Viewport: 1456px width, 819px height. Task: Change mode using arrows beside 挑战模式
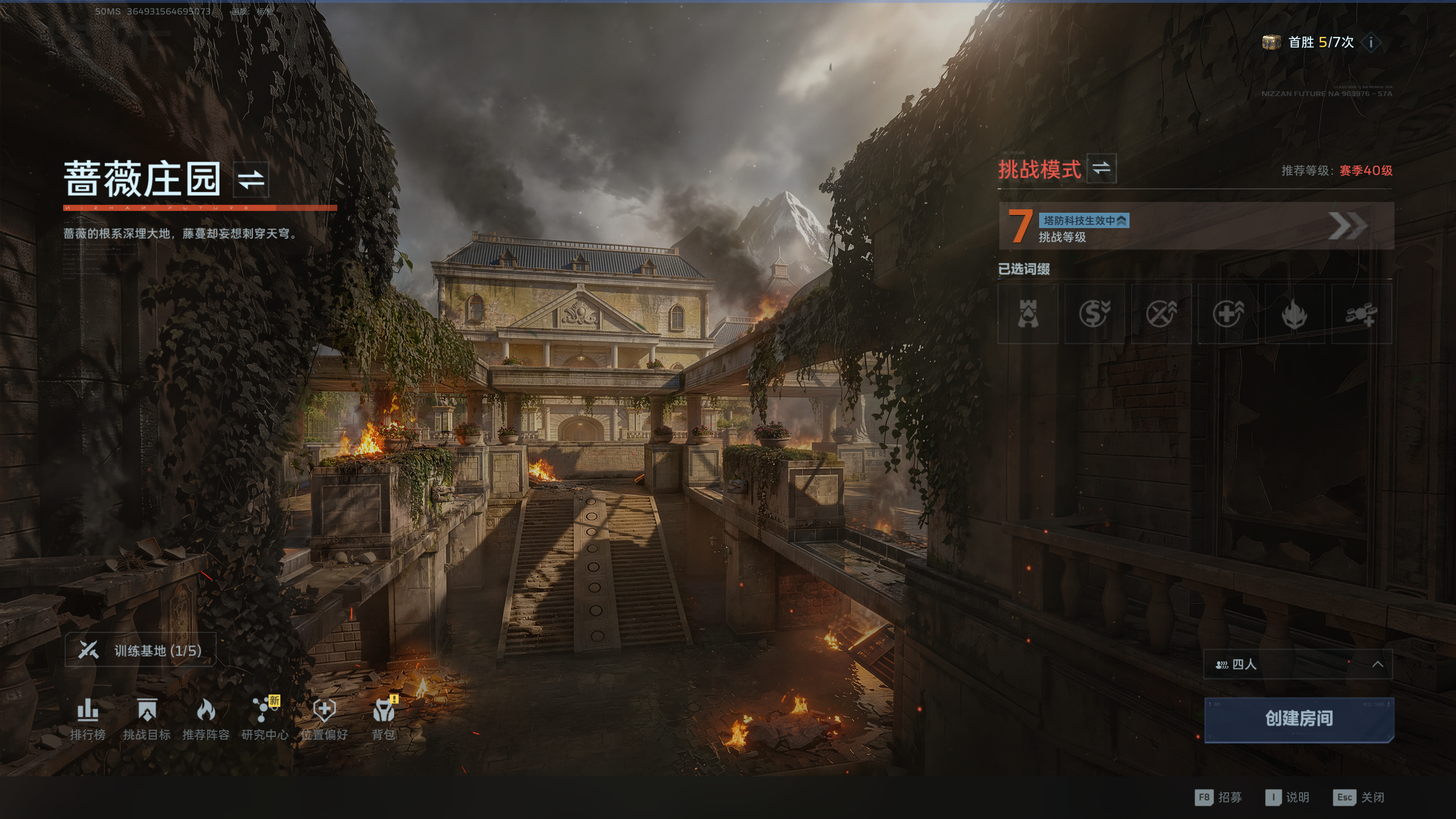pos(1101,168)
